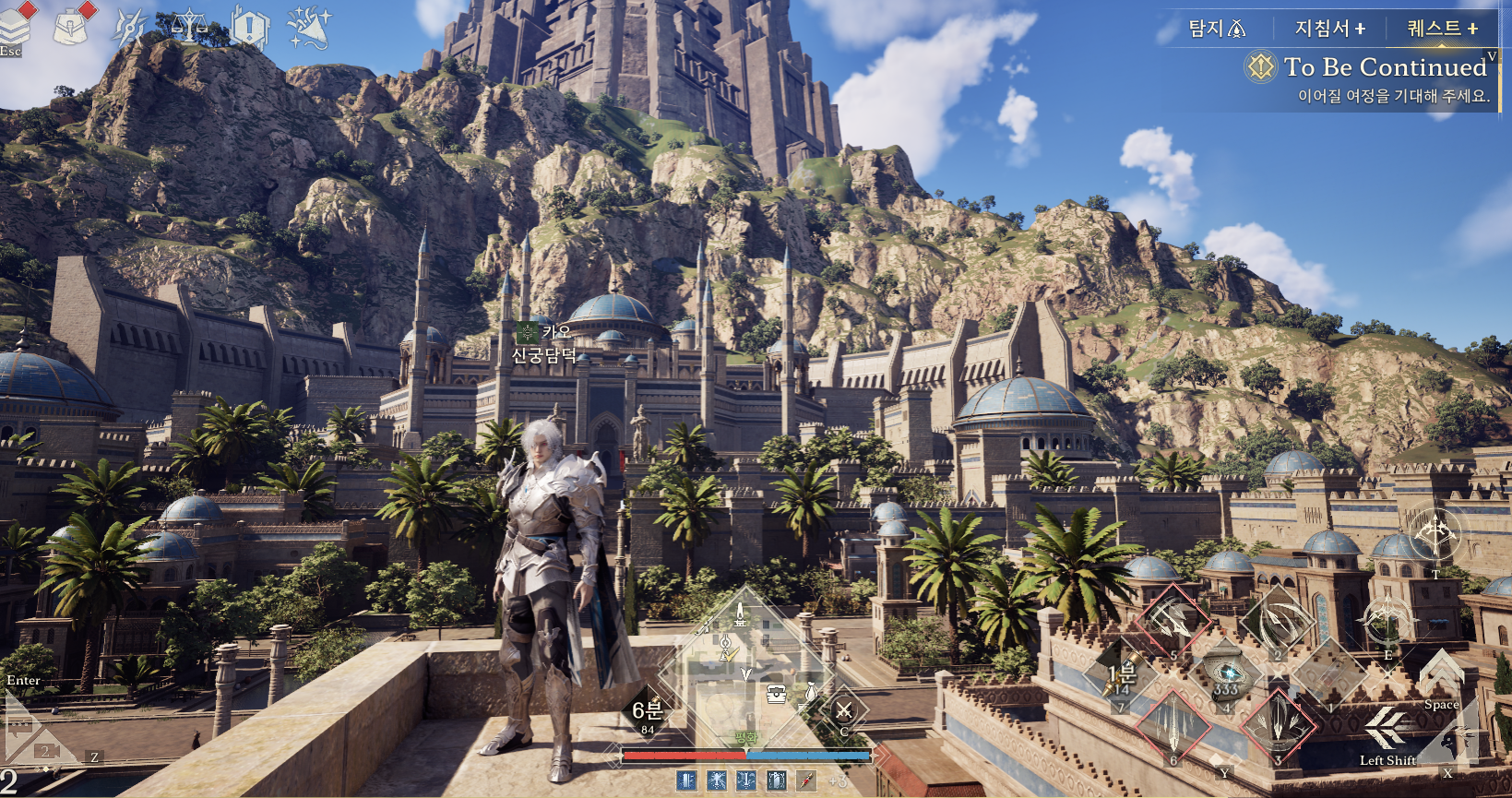Toggle the crossed swords combat mode icon

[x=843, y=711]
